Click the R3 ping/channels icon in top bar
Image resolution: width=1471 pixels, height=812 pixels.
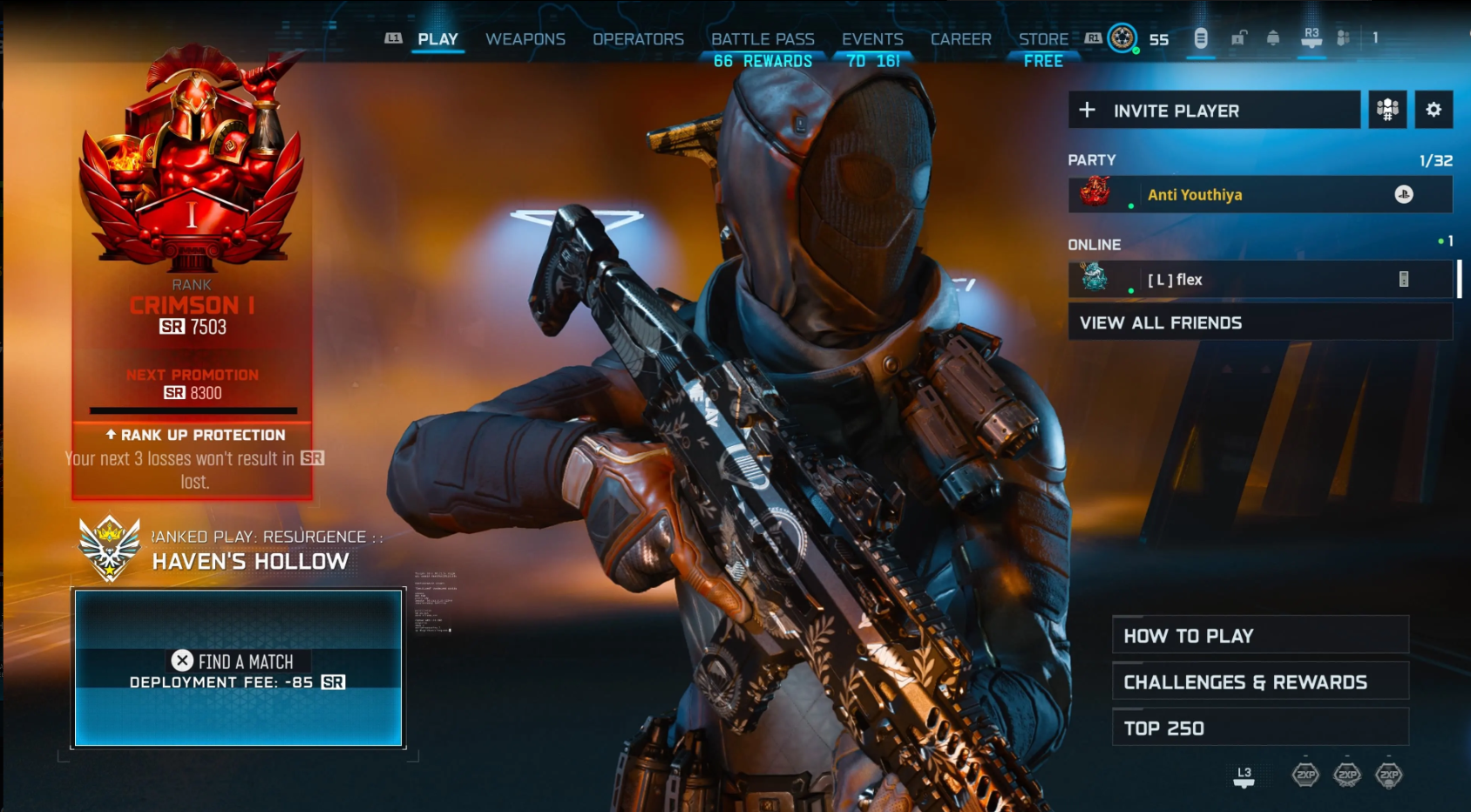tap(1312, 38)
